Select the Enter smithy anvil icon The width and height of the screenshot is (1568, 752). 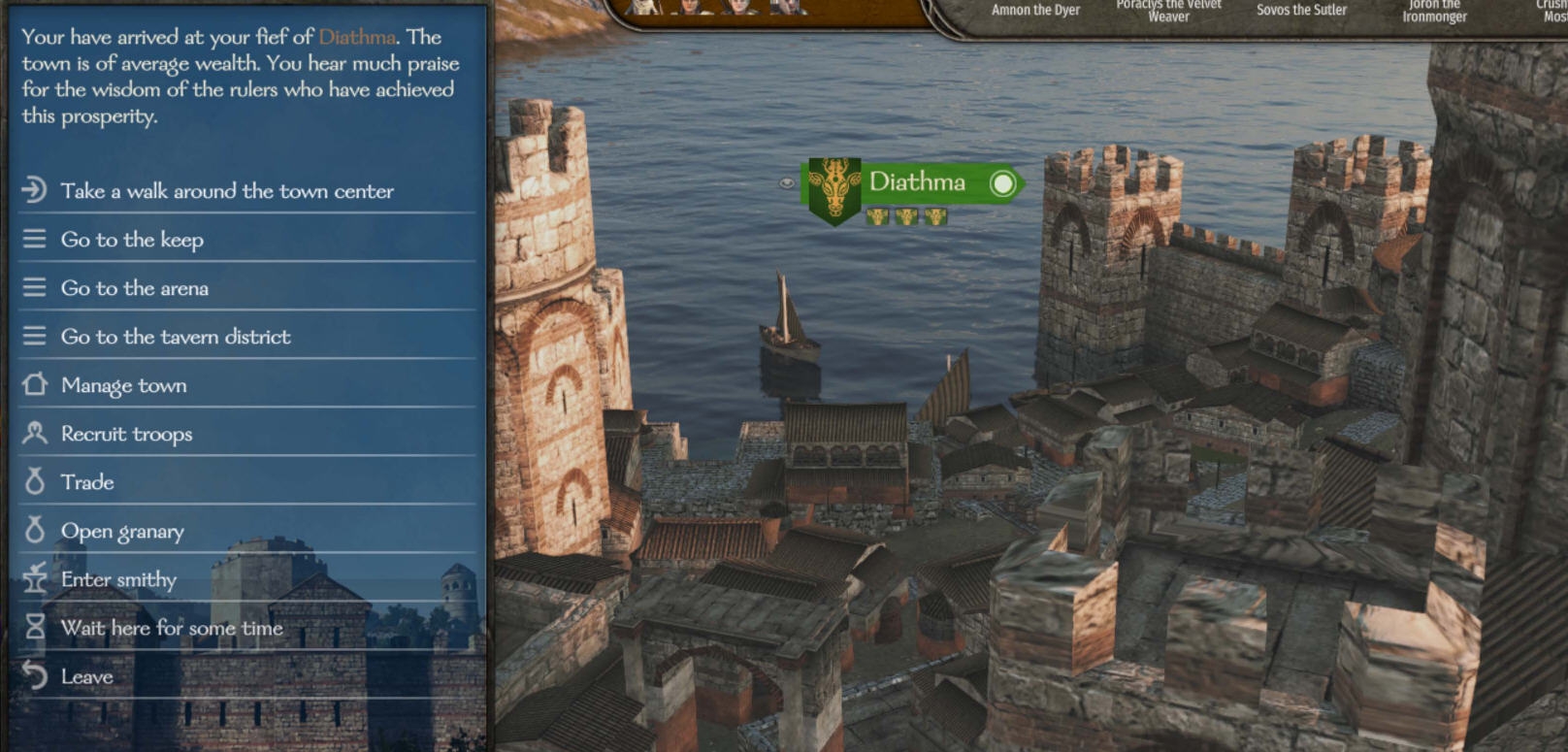(34, 579)
